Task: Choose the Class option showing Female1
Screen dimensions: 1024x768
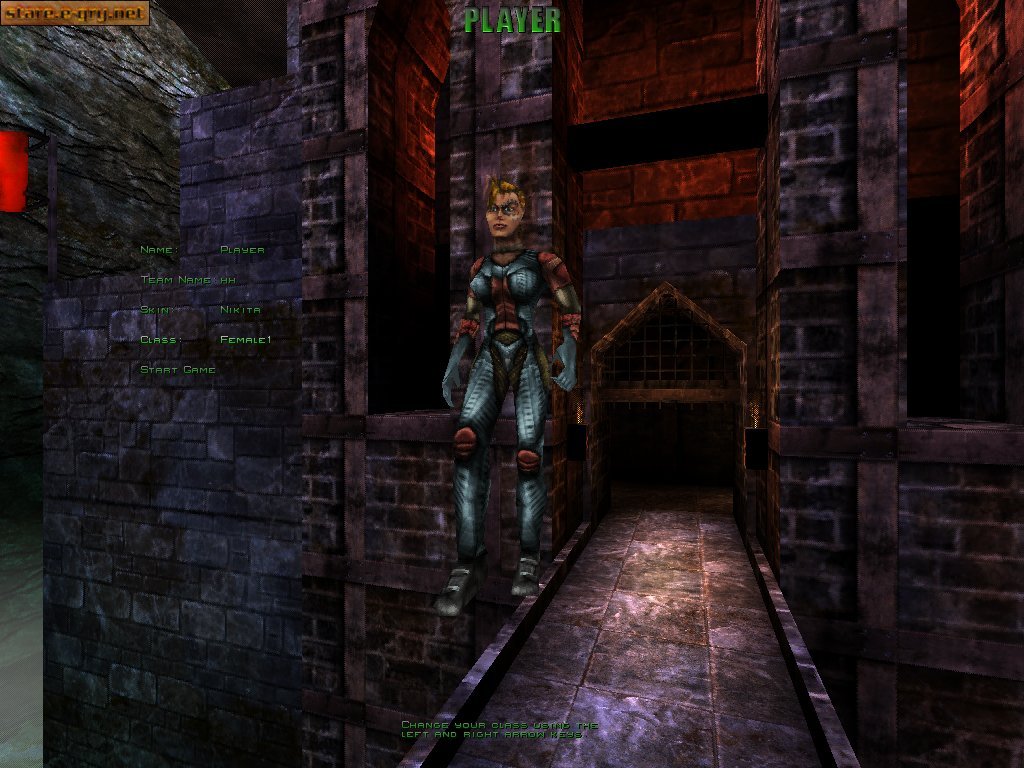Action: pyautogui.click(x=245, y=340)
